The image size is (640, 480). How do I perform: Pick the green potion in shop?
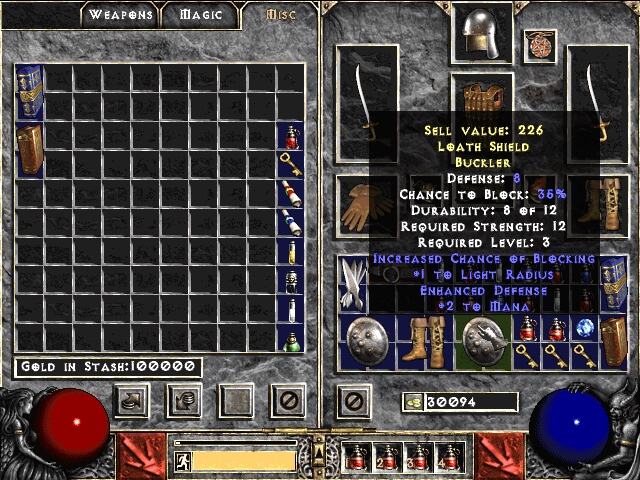[x=290, y=338]
